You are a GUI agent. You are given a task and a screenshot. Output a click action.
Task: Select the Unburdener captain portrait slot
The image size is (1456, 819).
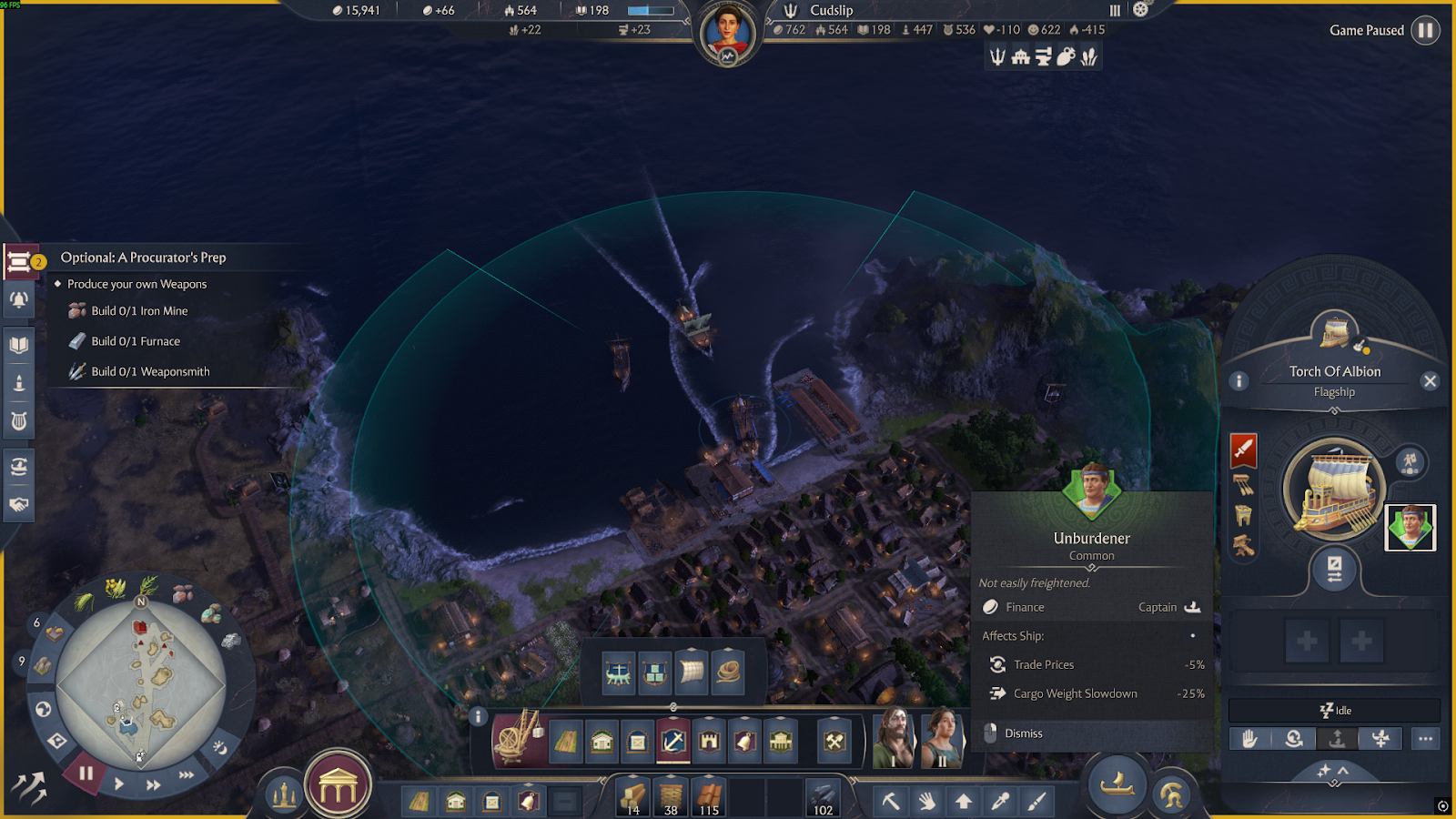point(1410,528)
